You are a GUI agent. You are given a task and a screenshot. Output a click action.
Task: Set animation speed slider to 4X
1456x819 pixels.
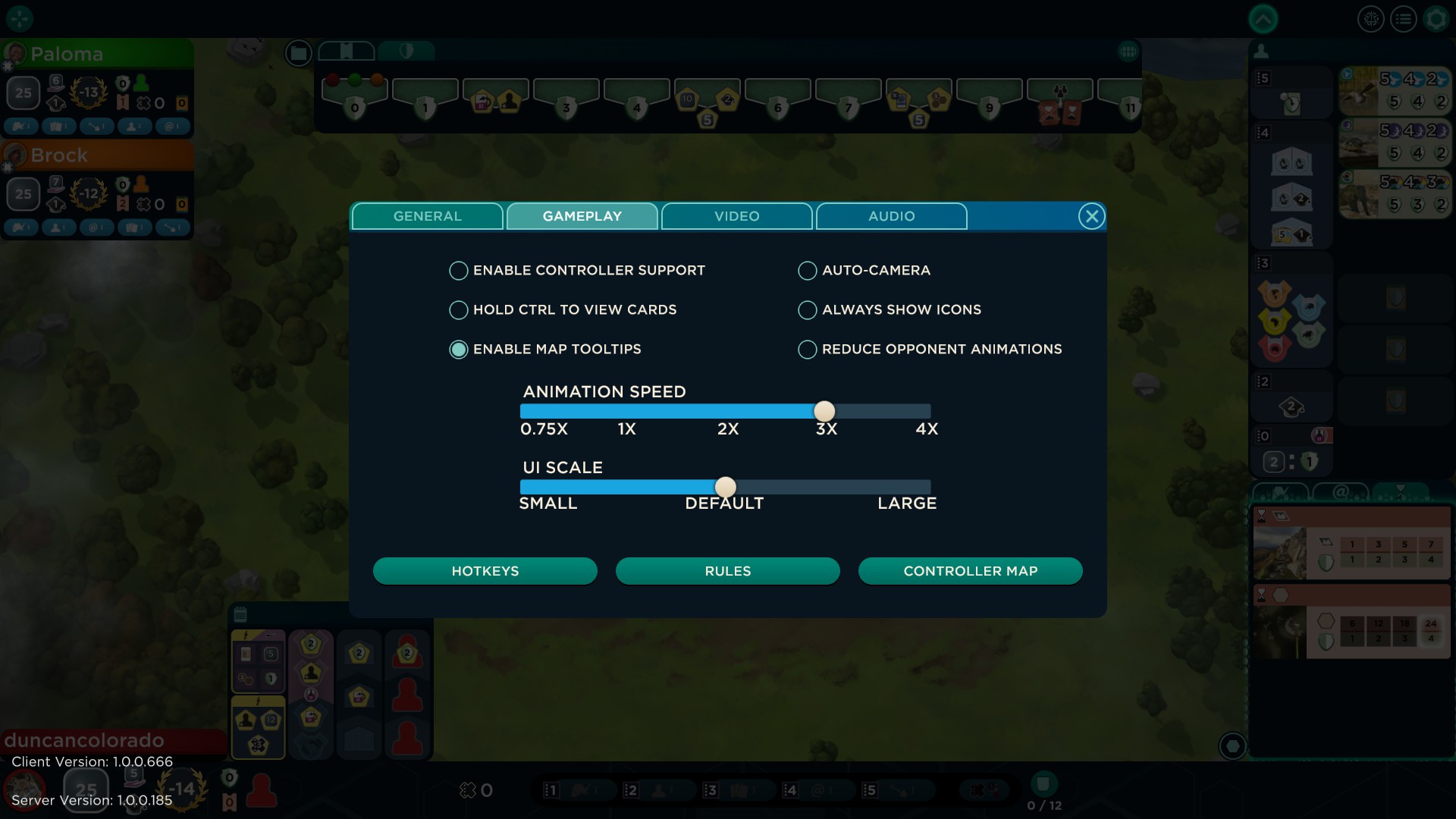pyautogui.click(x=928, y=411)
